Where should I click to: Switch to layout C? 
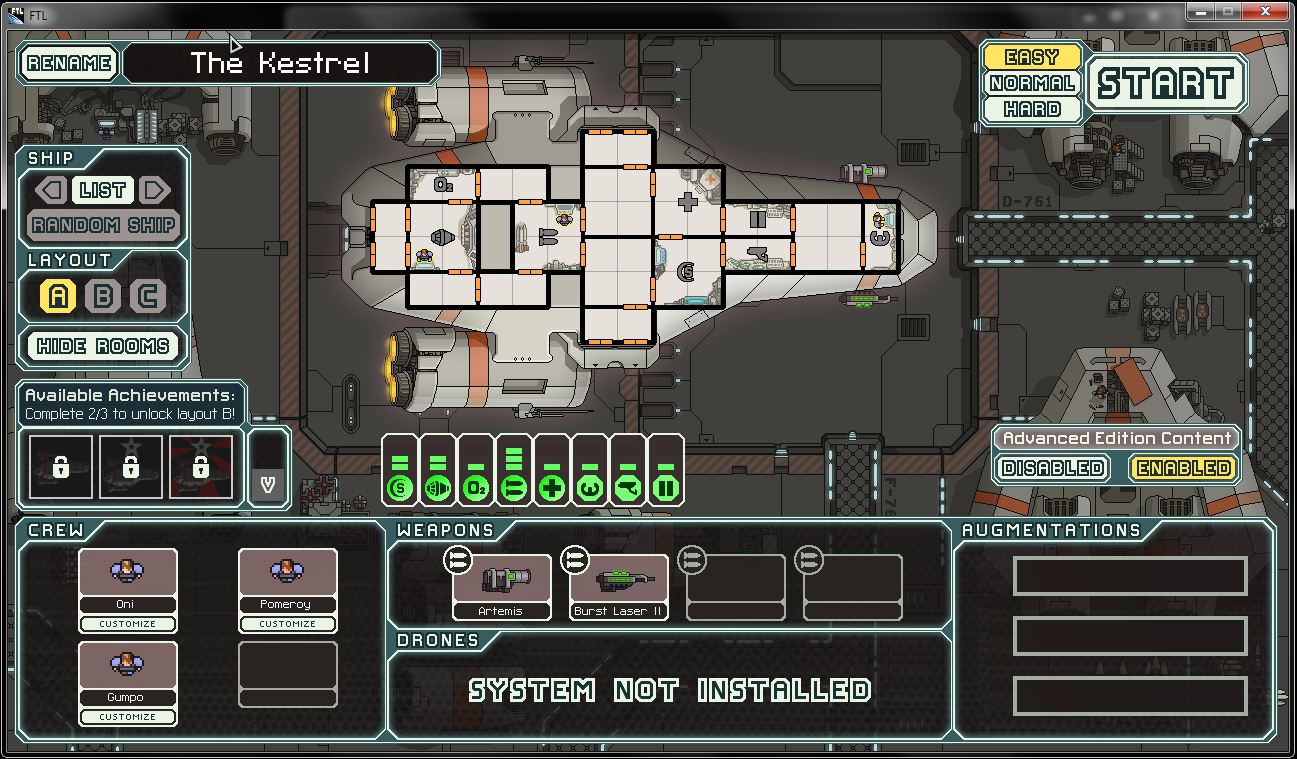[x=148, y=296]
